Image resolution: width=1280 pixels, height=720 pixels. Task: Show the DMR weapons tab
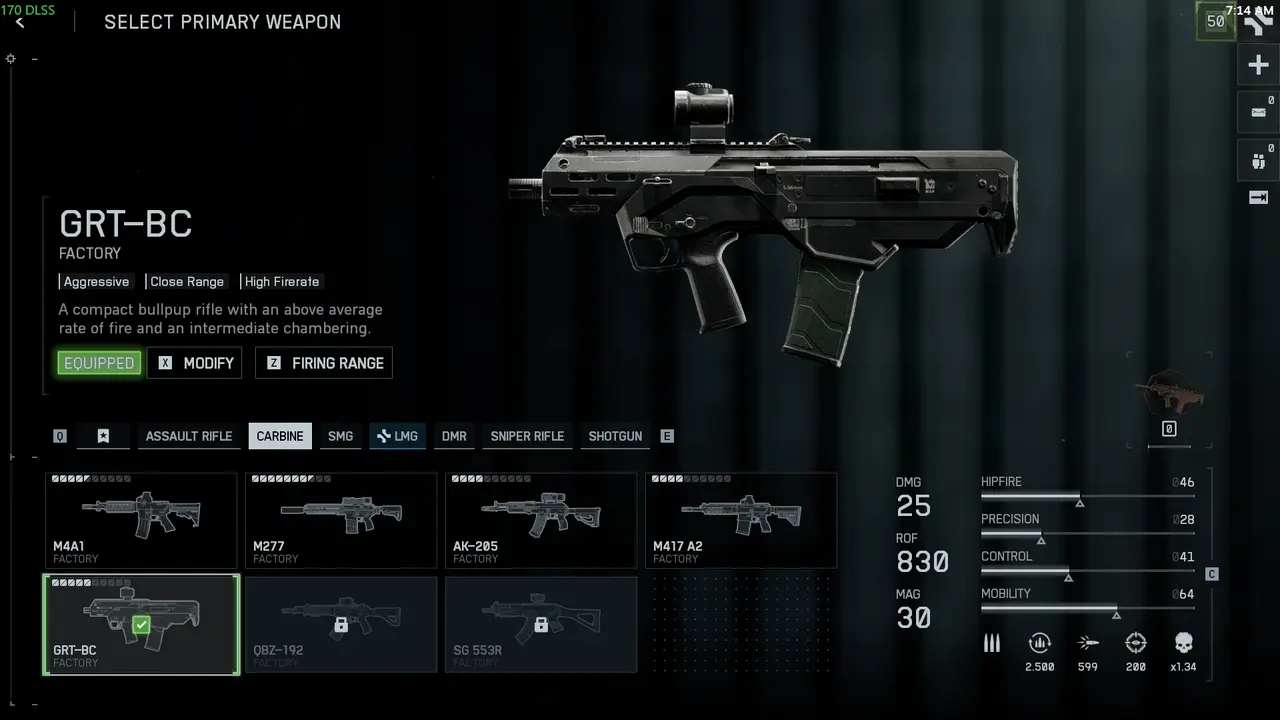(454, 436)
